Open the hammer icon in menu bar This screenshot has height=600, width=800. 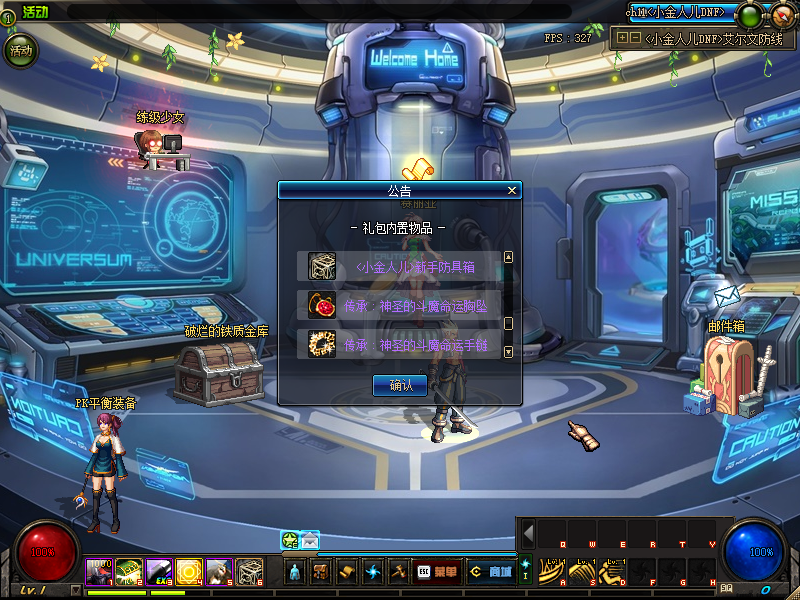point(399,572)
